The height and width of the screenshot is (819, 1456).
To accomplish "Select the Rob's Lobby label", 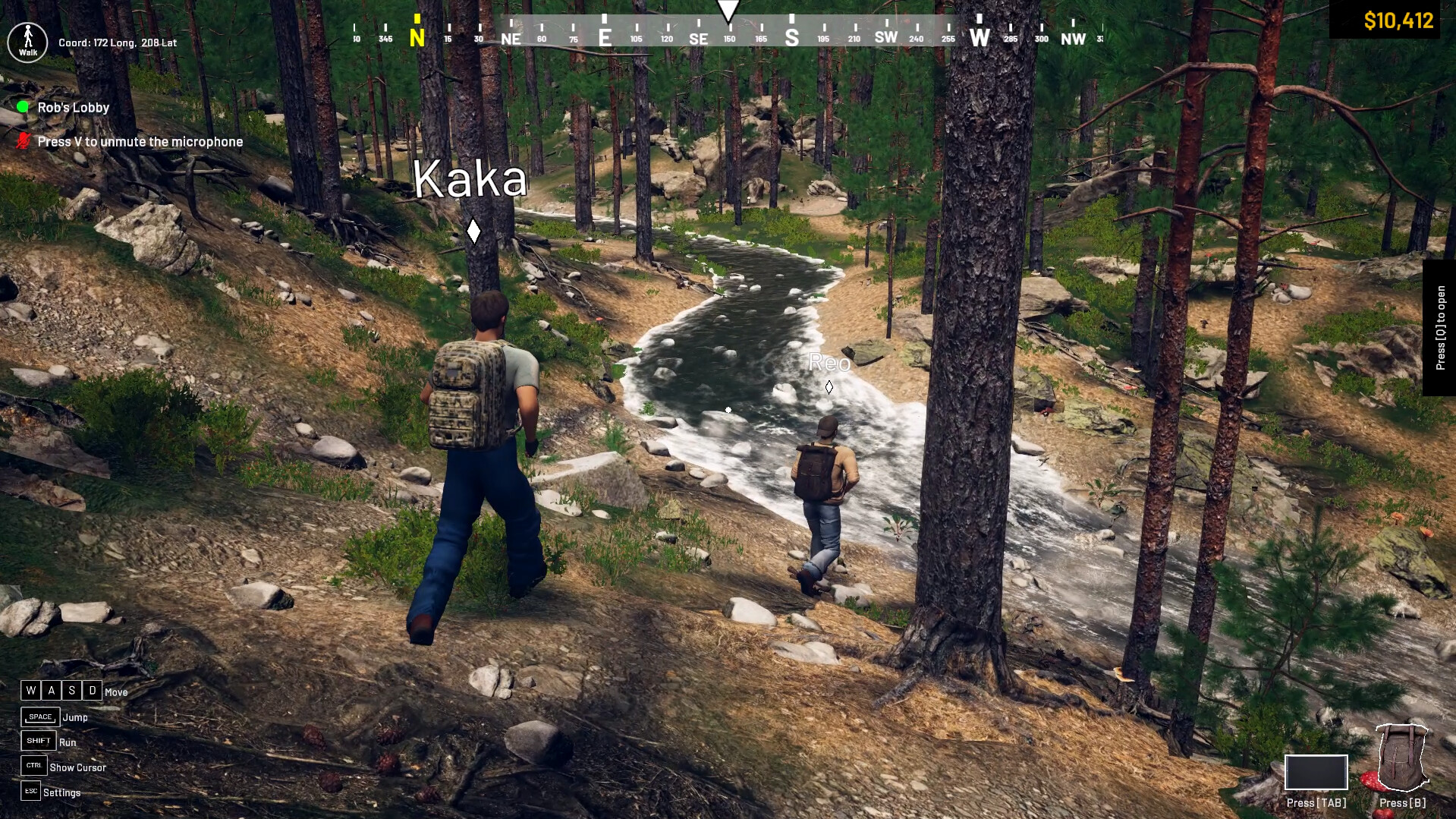I will [74, 107].
